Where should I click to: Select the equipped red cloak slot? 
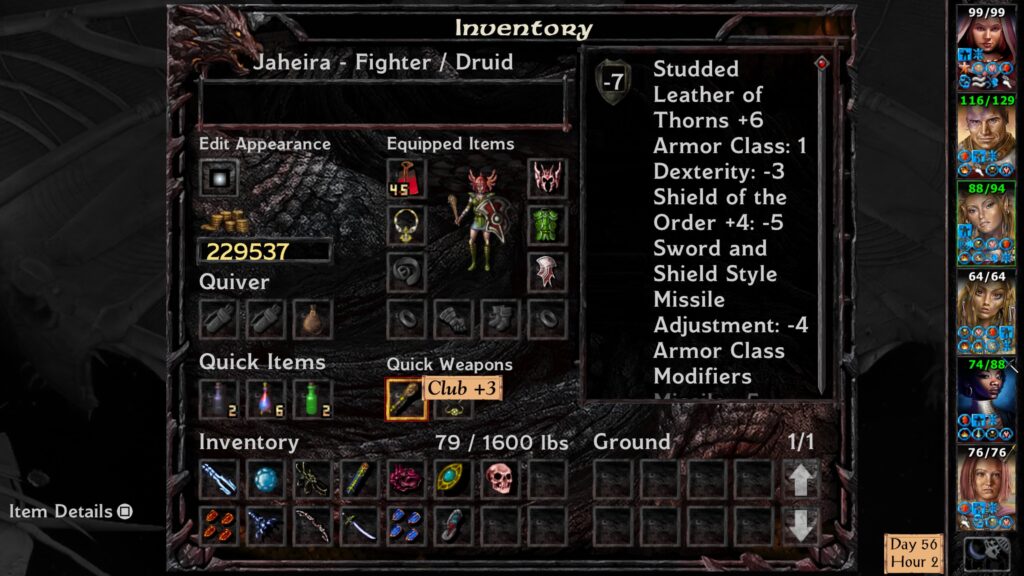pyautogui.click(x=406, y=178)
